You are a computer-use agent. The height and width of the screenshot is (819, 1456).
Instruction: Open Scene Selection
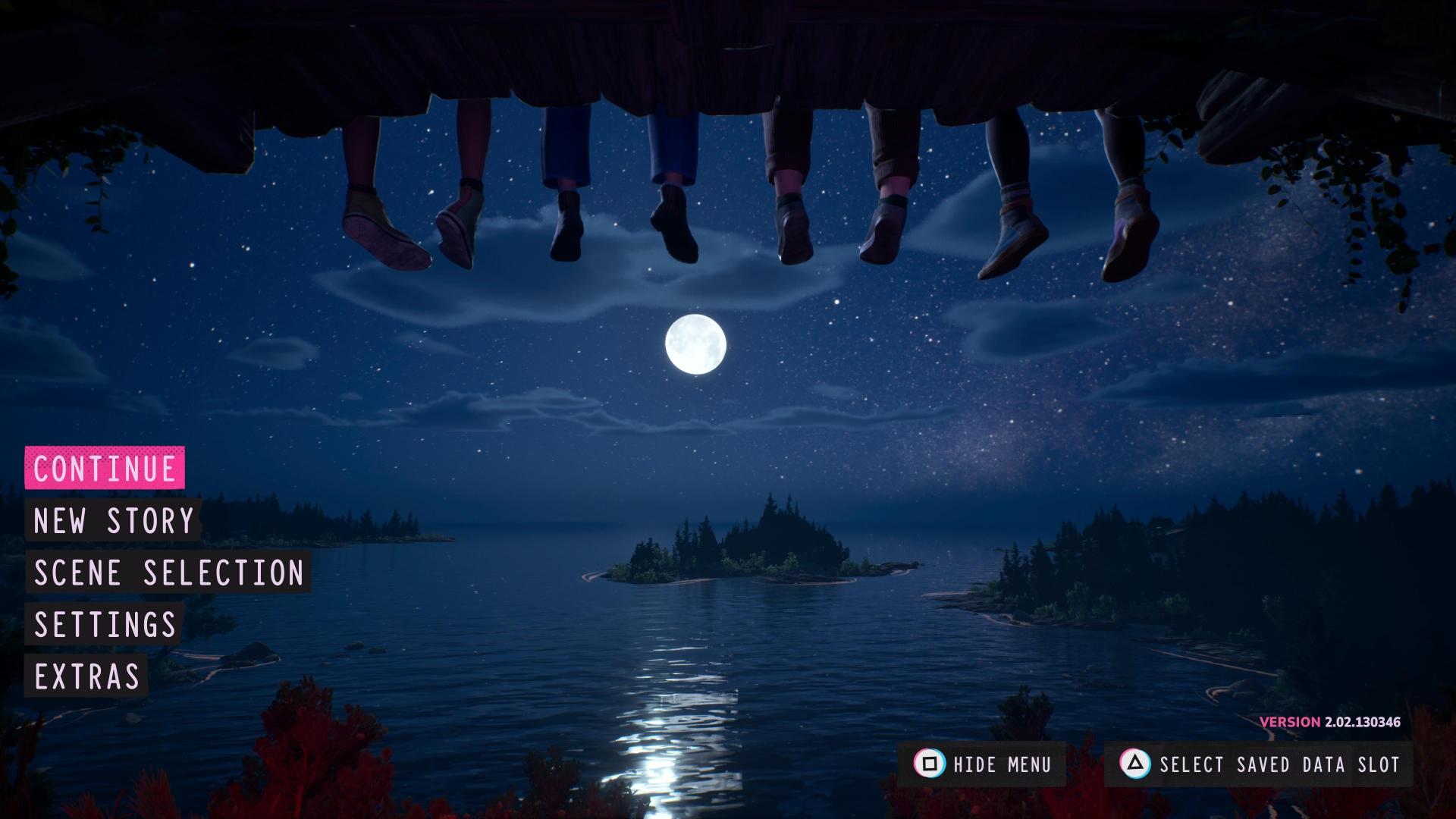168,573
